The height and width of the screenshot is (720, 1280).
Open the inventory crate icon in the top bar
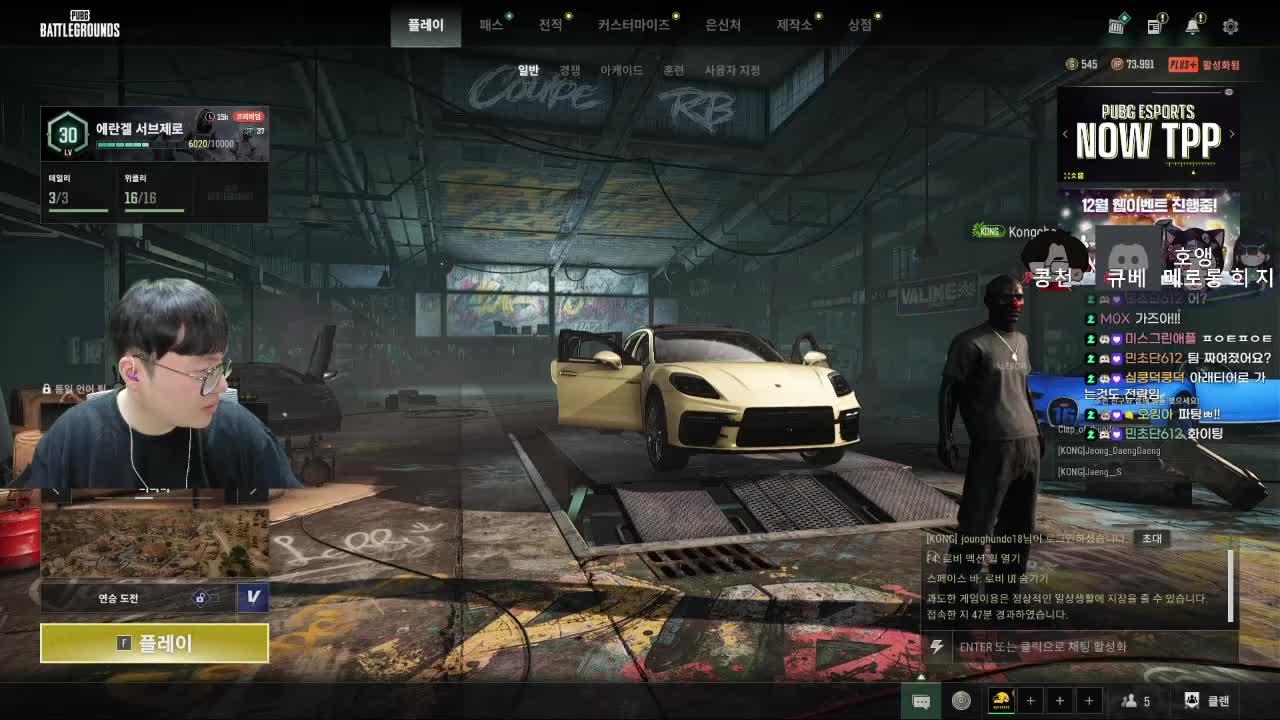1115,27
